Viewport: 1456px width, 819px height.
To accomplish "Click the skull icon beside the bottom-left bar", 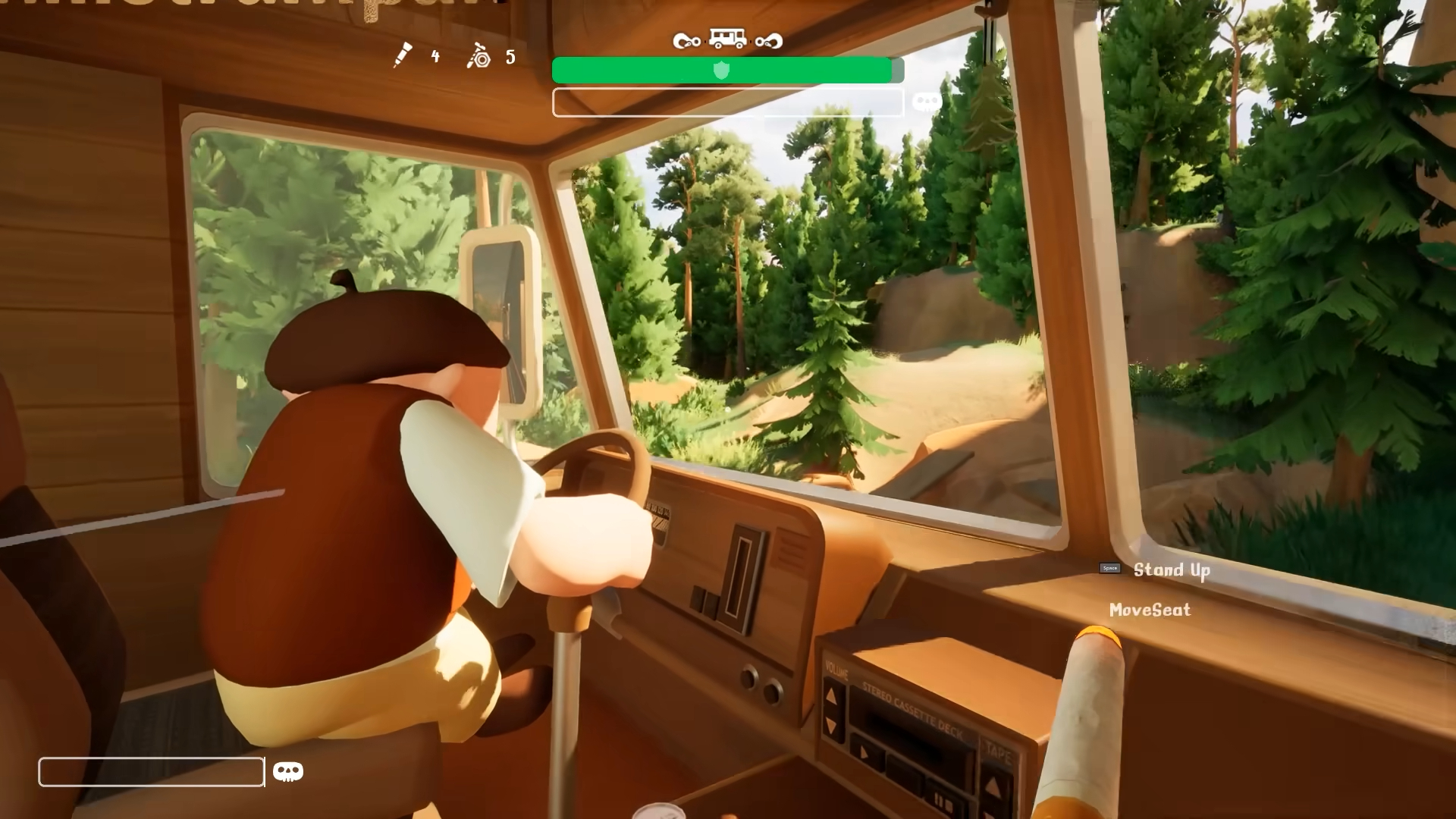I will (x=287, y=772).
